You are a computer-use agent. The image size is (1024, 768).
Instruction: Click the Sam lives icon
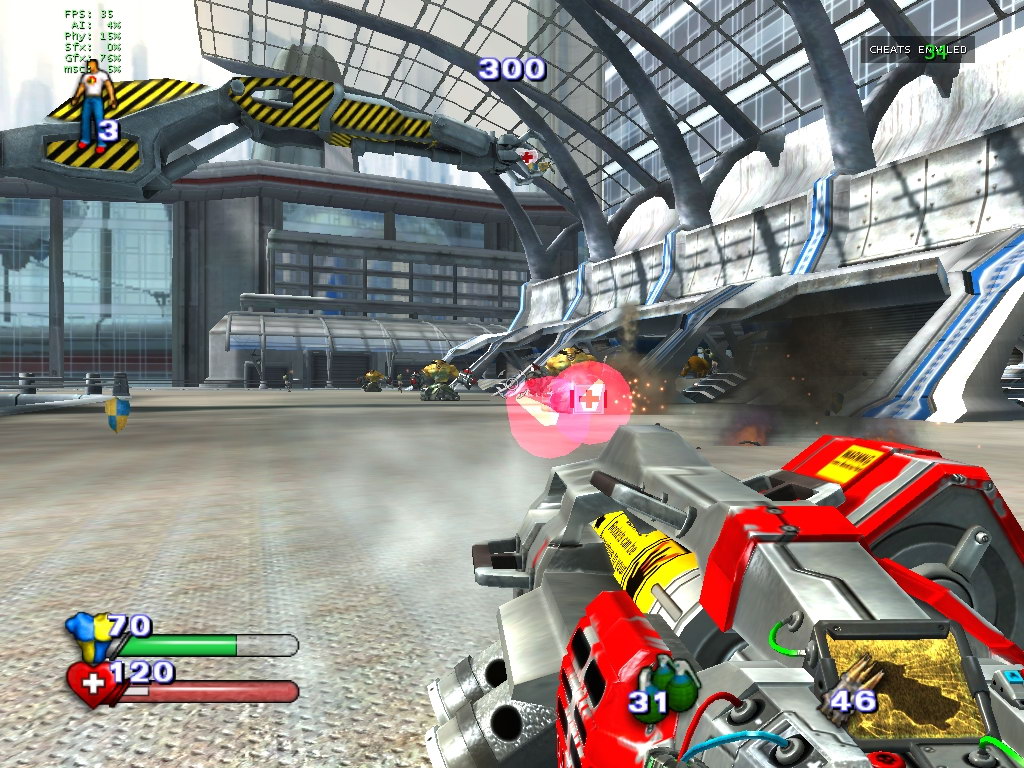coord(92,104)
